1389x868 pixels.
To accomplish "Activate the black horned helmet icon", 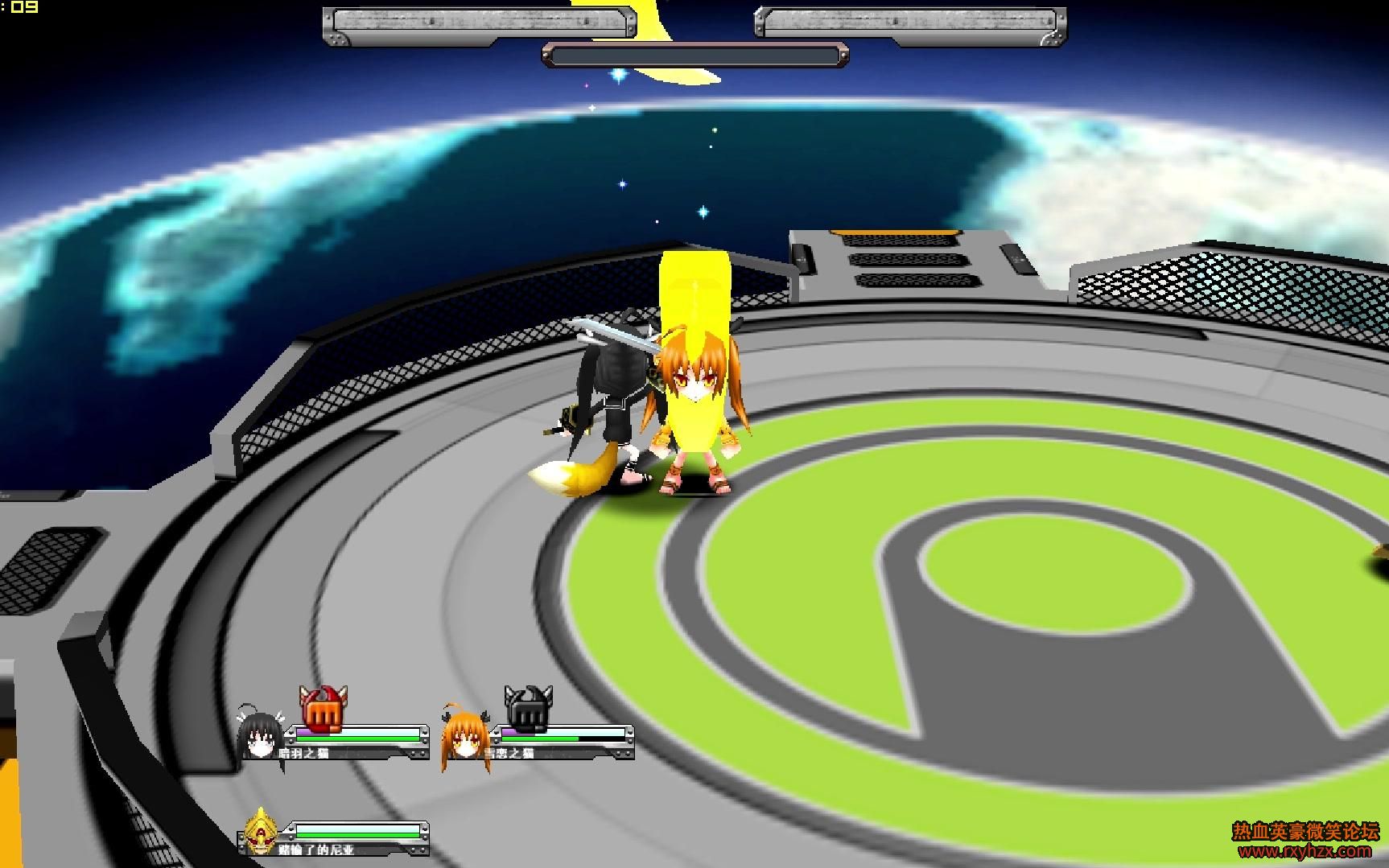I will click(527, 709).
